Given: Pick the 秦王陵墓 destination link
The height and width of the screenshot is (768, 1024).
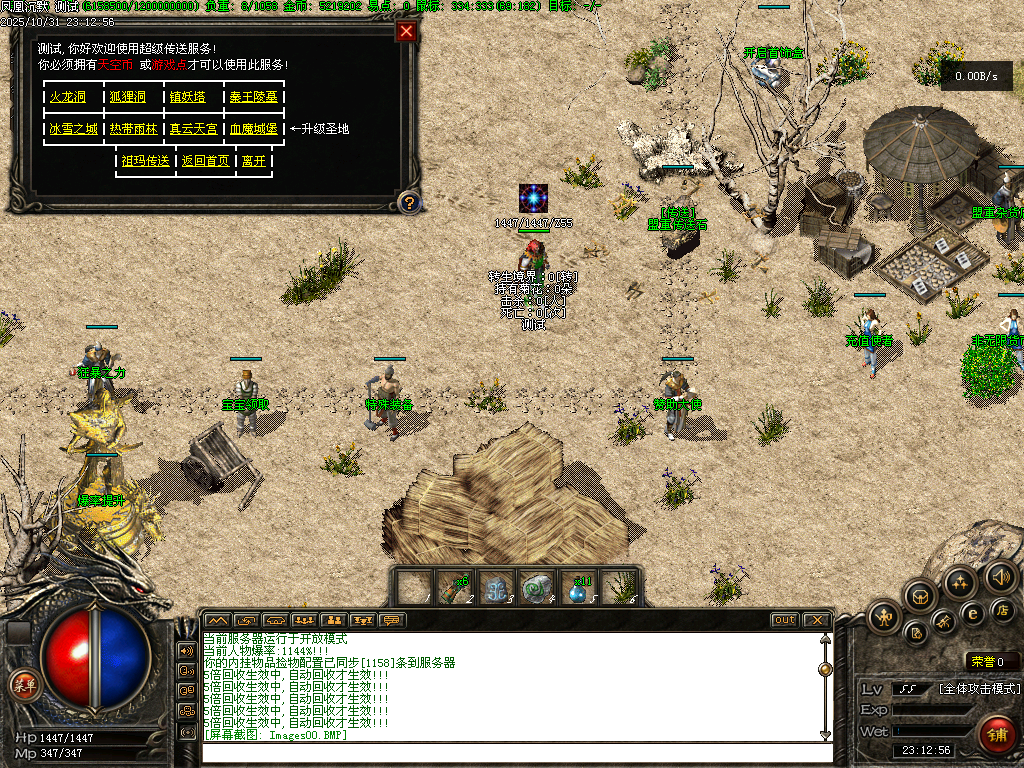Looking at the screenshot, I should tap(253, 97).
